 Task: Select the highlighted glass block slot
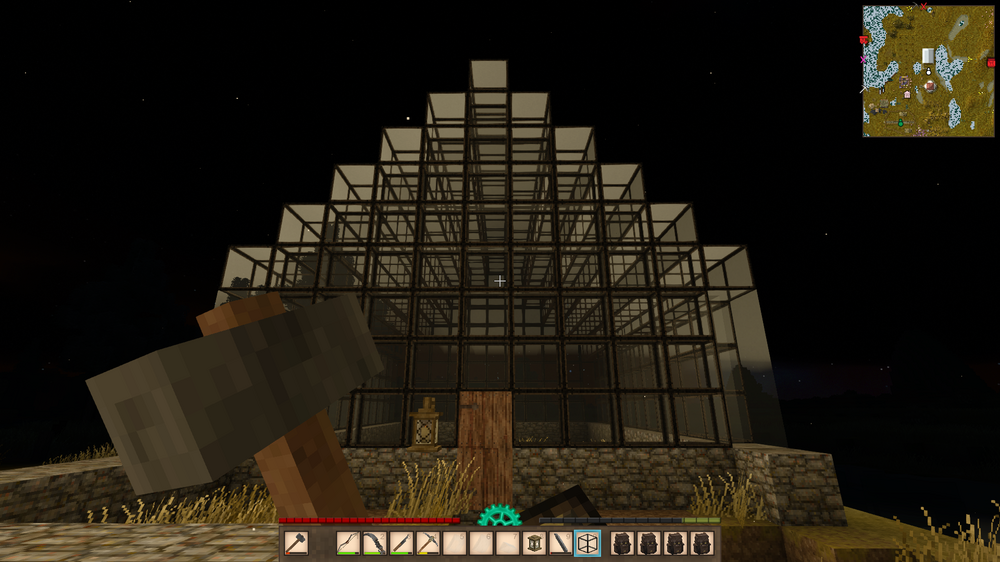[588, 544]
